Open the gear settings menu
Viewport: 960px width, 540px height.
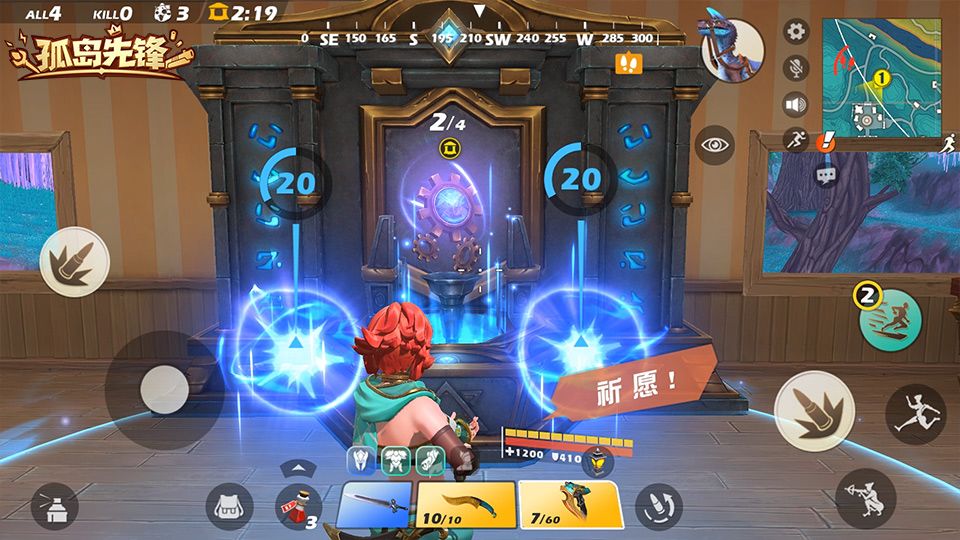(796, 31)
